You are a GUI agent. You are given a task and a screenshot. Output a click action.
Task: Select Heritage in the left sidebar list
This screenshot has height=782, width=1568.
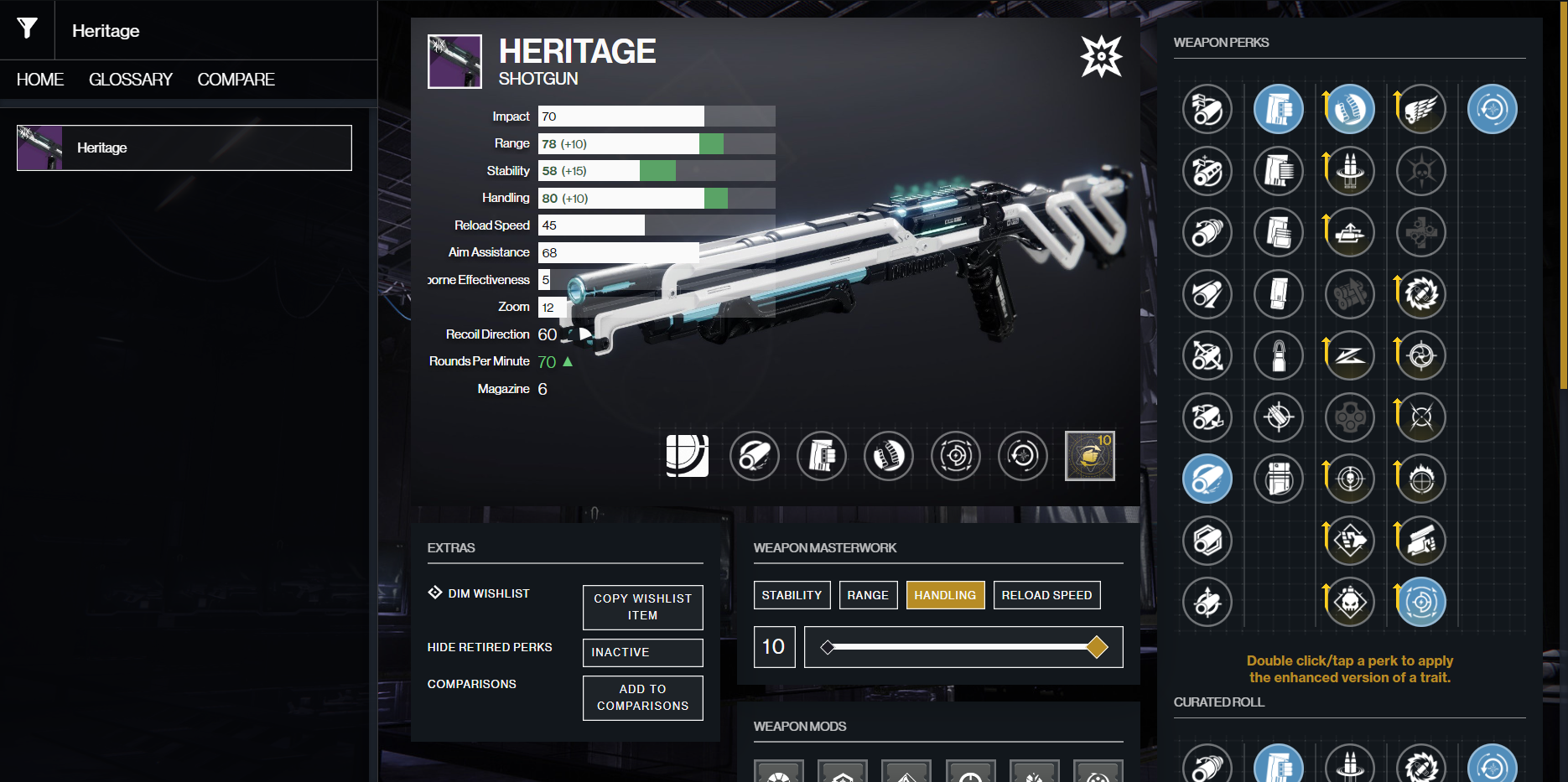184,148
